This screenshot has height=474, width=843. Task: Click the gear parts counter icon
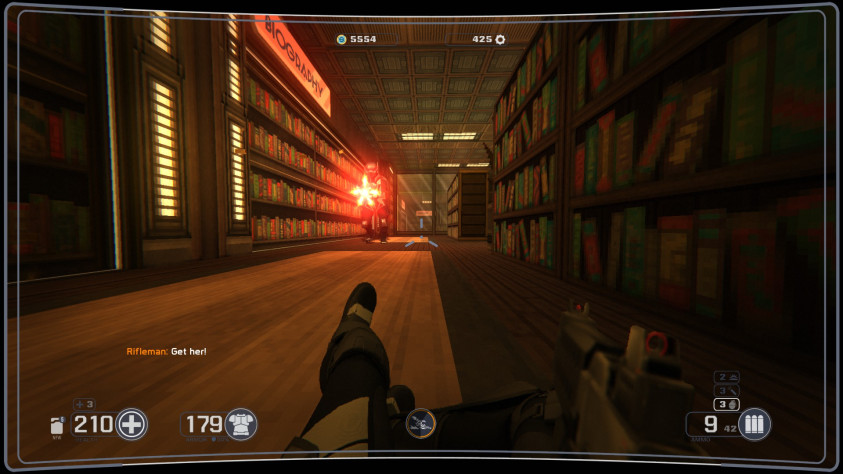click(500, 39)
